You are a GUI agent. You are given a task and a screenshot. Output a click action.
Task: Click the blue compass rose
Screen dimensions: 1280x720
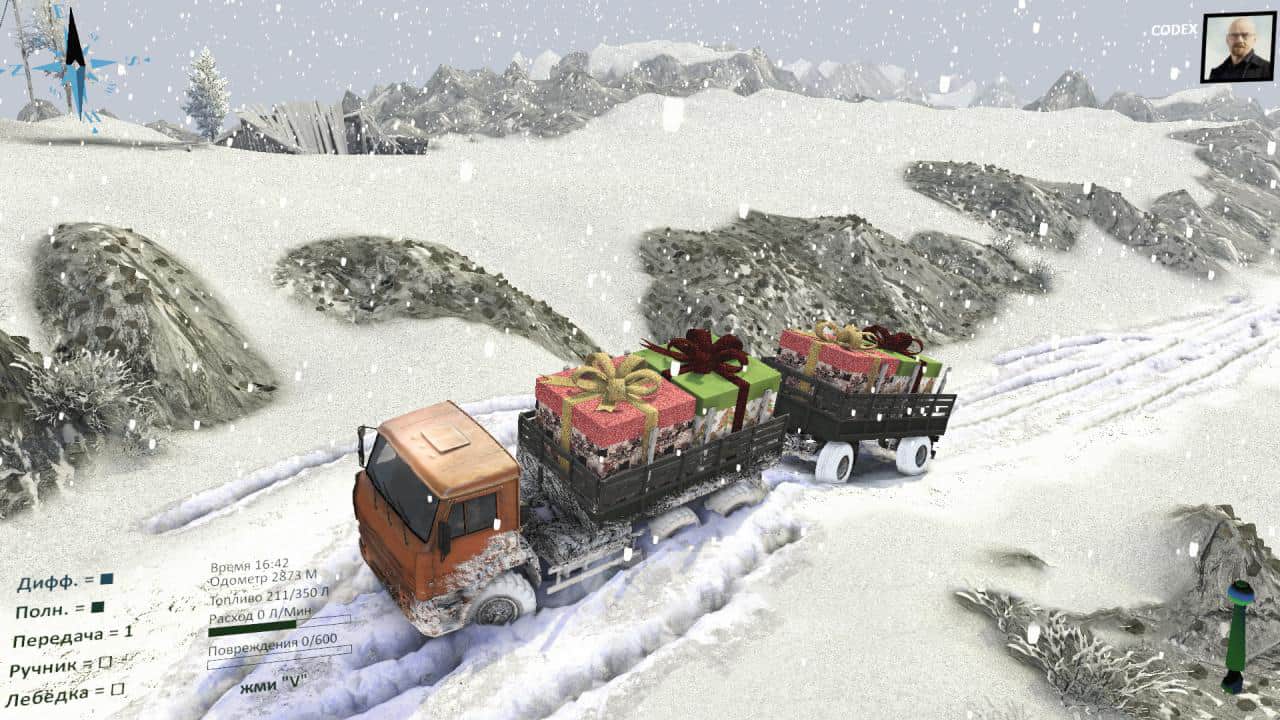[74, 66]
